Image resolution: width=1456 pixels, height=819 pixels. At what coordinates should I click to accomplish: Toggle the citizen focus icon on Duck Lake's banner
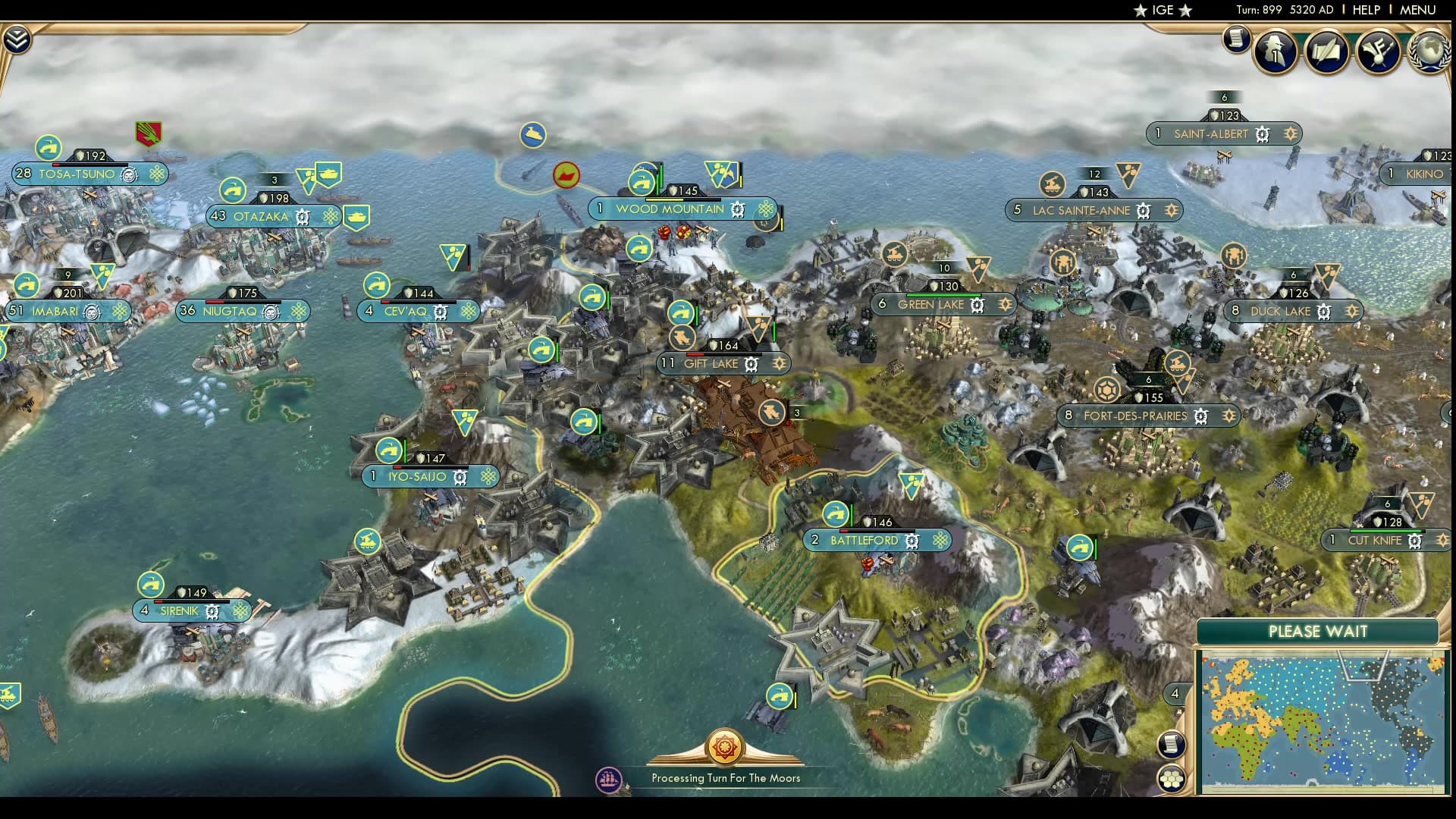click(x=1353, y=311)
